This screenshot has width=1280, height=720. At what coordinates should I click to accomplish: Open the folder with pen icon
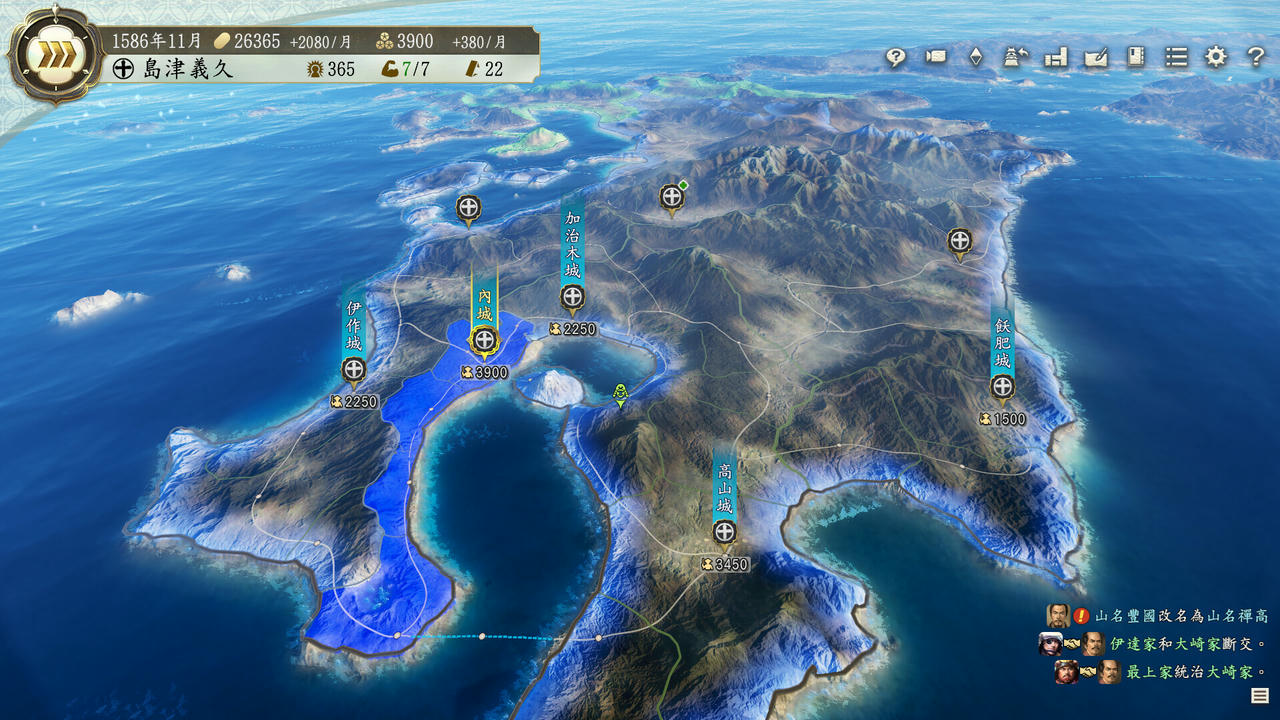[x=1096, y=57]
